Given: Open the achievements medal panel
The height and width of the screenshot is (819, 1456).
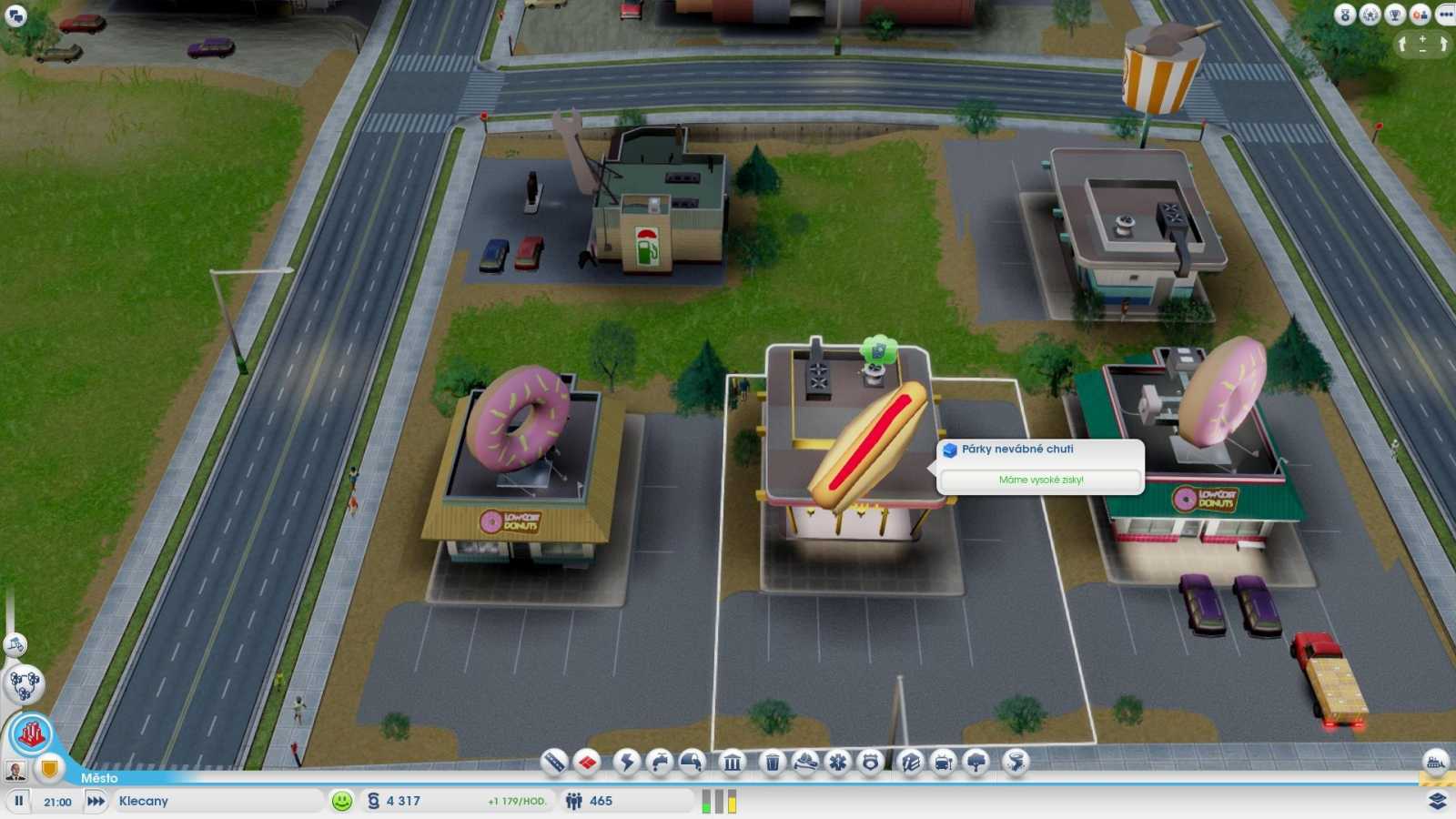Looking at the screenshot, I should pyautogui.click(x=1344, y=14).
